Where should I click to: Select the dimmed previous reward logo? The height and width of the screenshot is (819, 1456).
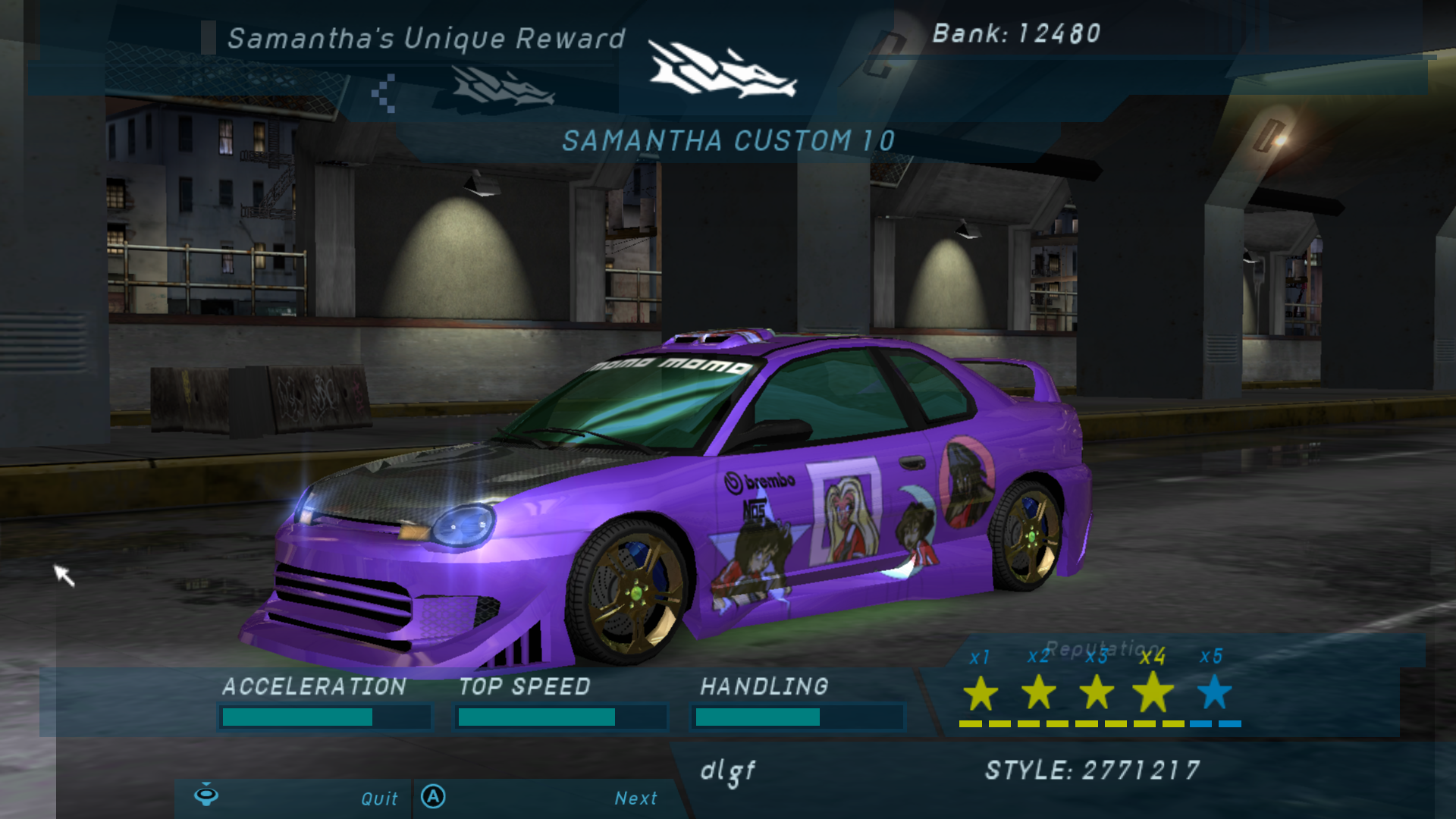click(502, 87)
